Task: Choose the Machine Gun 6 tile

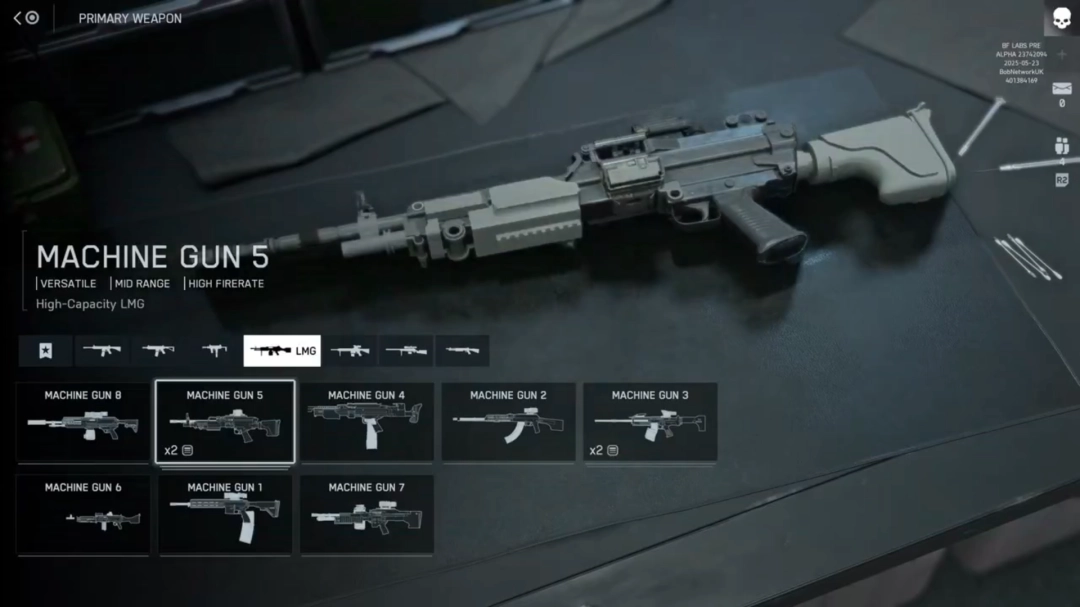Action: pyautogui.click(x=83, y=514)
